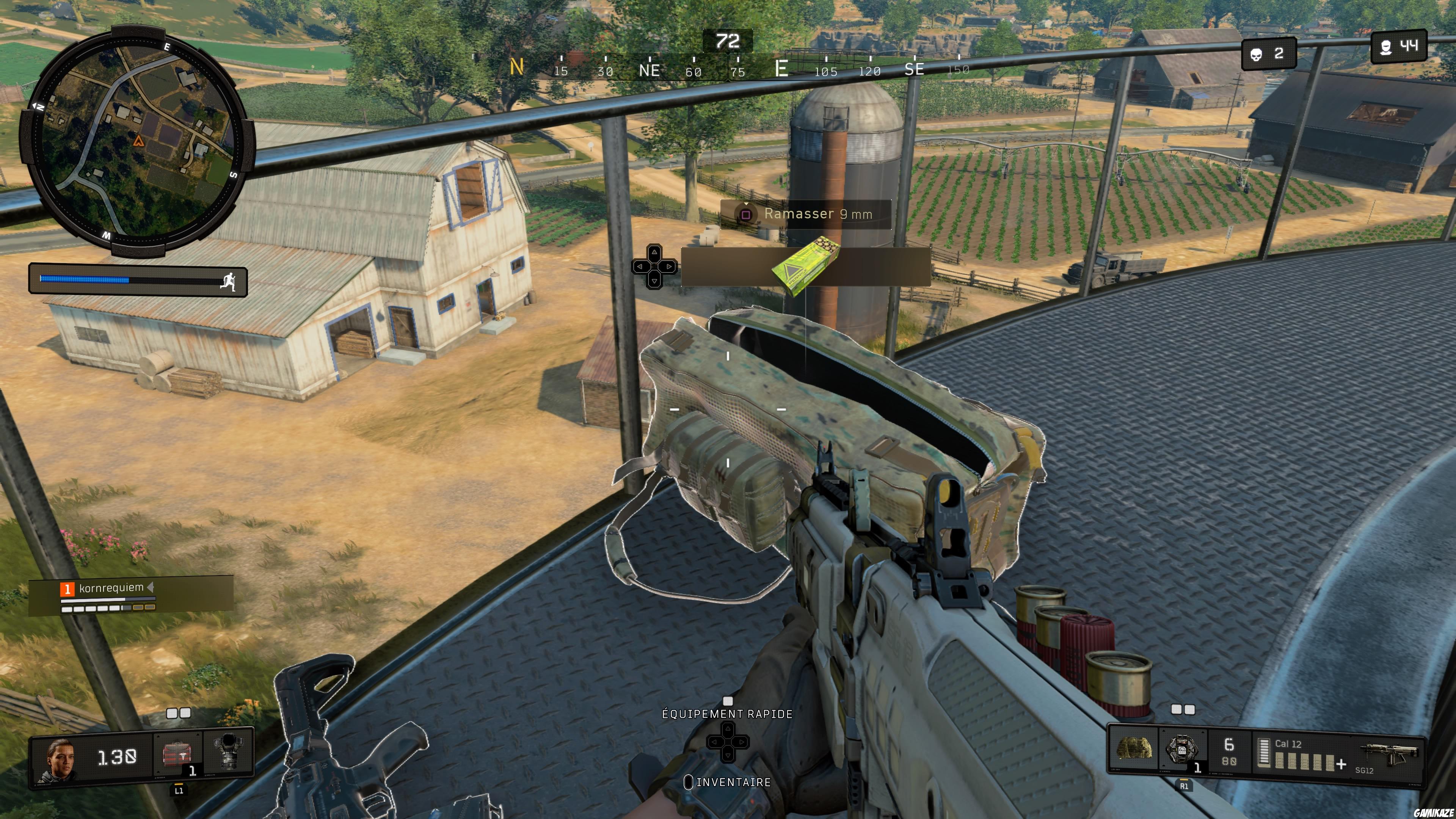The height and width of the screenshot is (819, 1456).
Task: Click the Cal 12 ammo reserve bar
Action: (x=1264, y=753)
